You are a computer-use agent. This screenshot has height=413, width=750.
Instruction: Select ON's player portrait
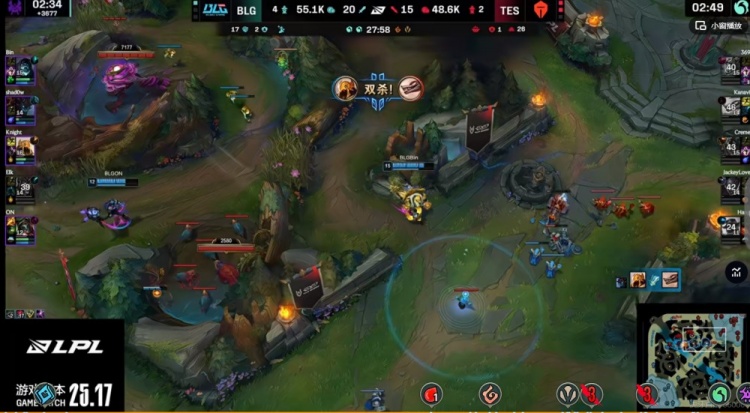pos(20,229)
